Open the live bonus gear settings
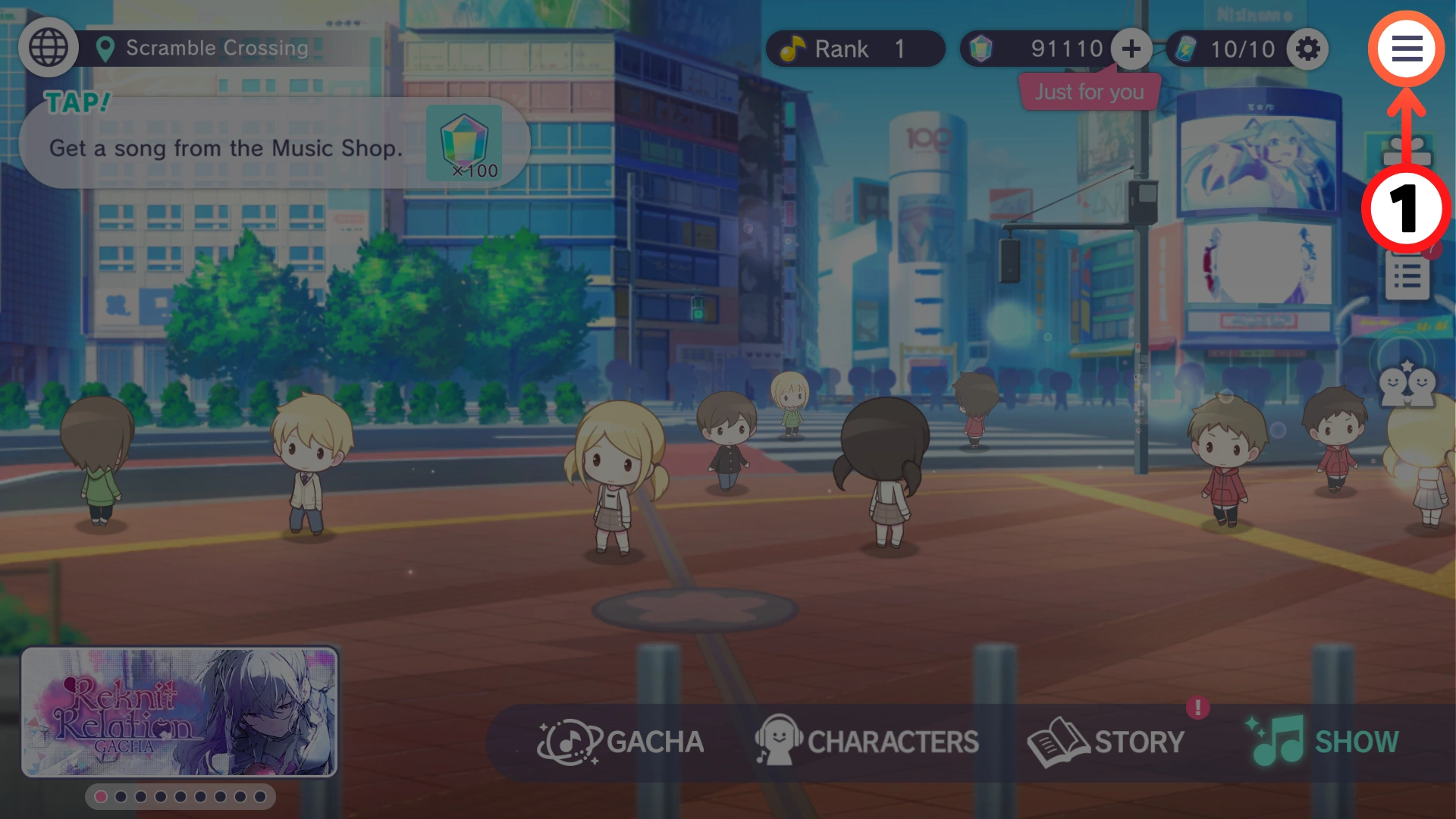1456x819 pixels. click(x=1307, y=49)
